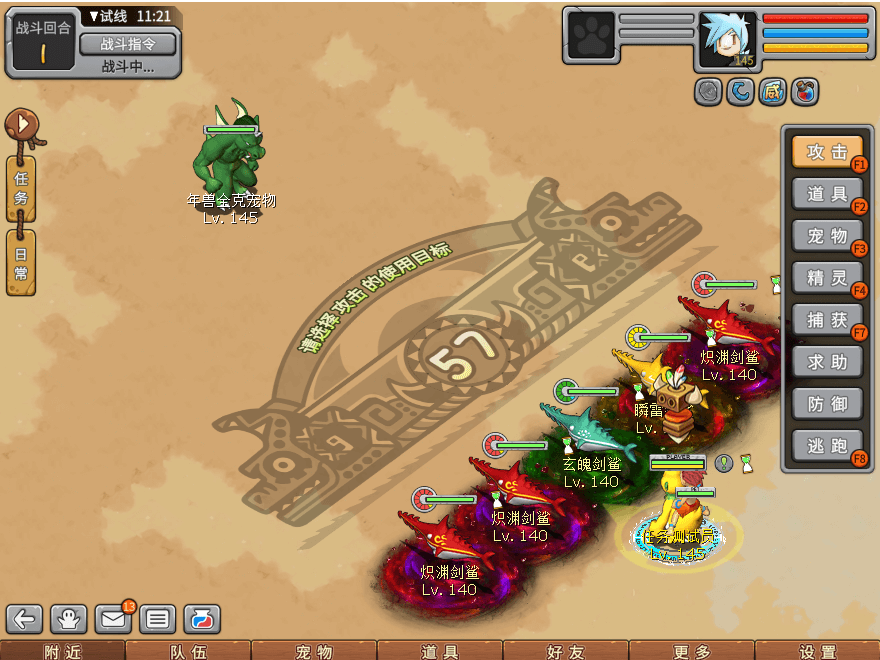
Task: Open the 道具 (Item) battle command
Action: tap(827, 194)
